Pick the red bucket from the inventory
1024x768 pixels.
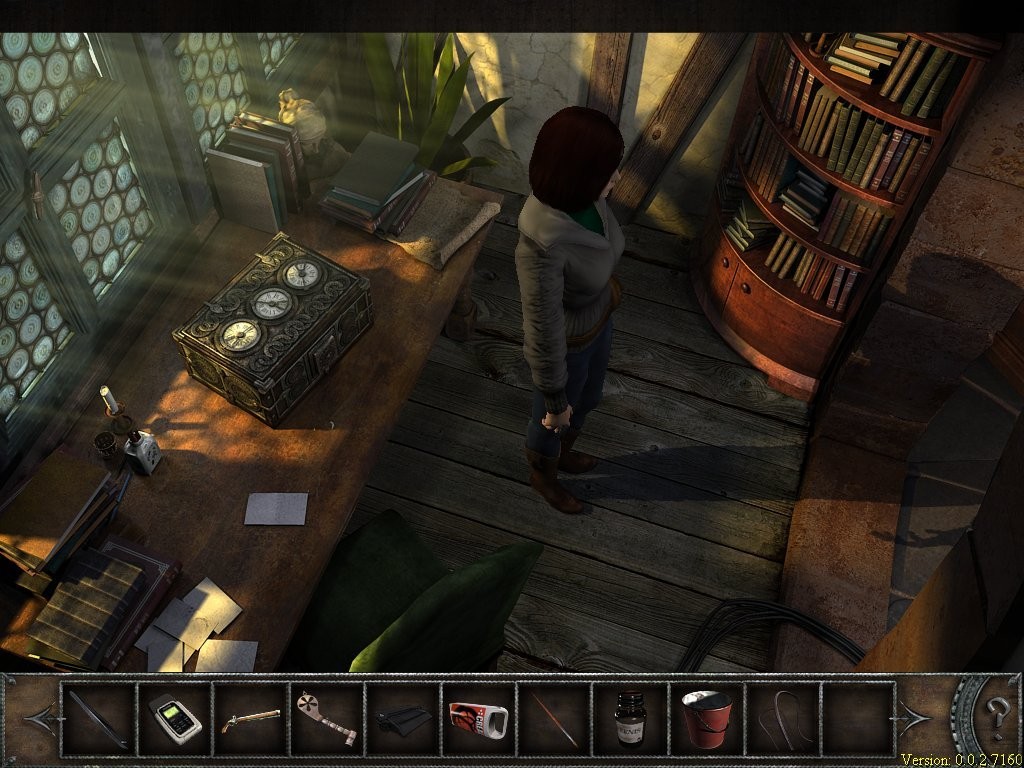[706, 718]
